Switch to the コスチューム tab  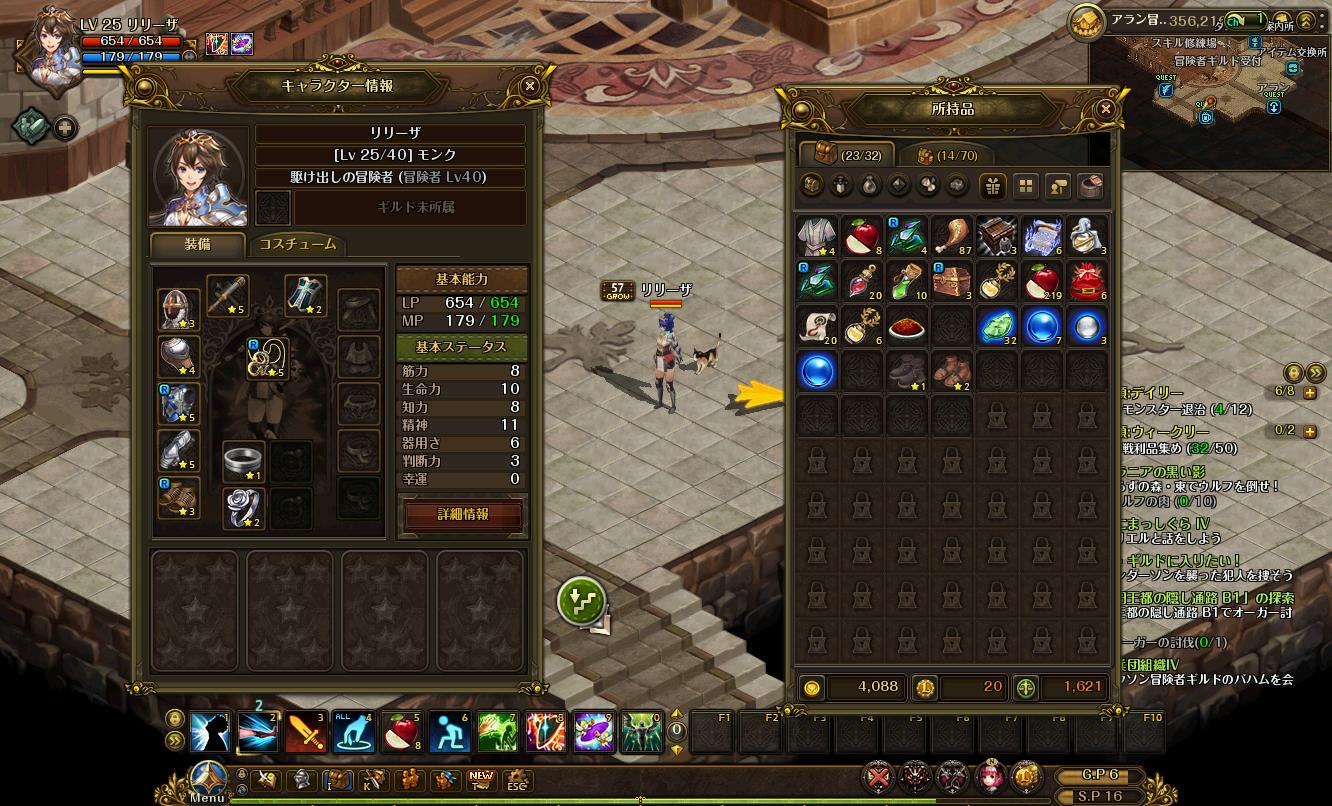(297, 245)
